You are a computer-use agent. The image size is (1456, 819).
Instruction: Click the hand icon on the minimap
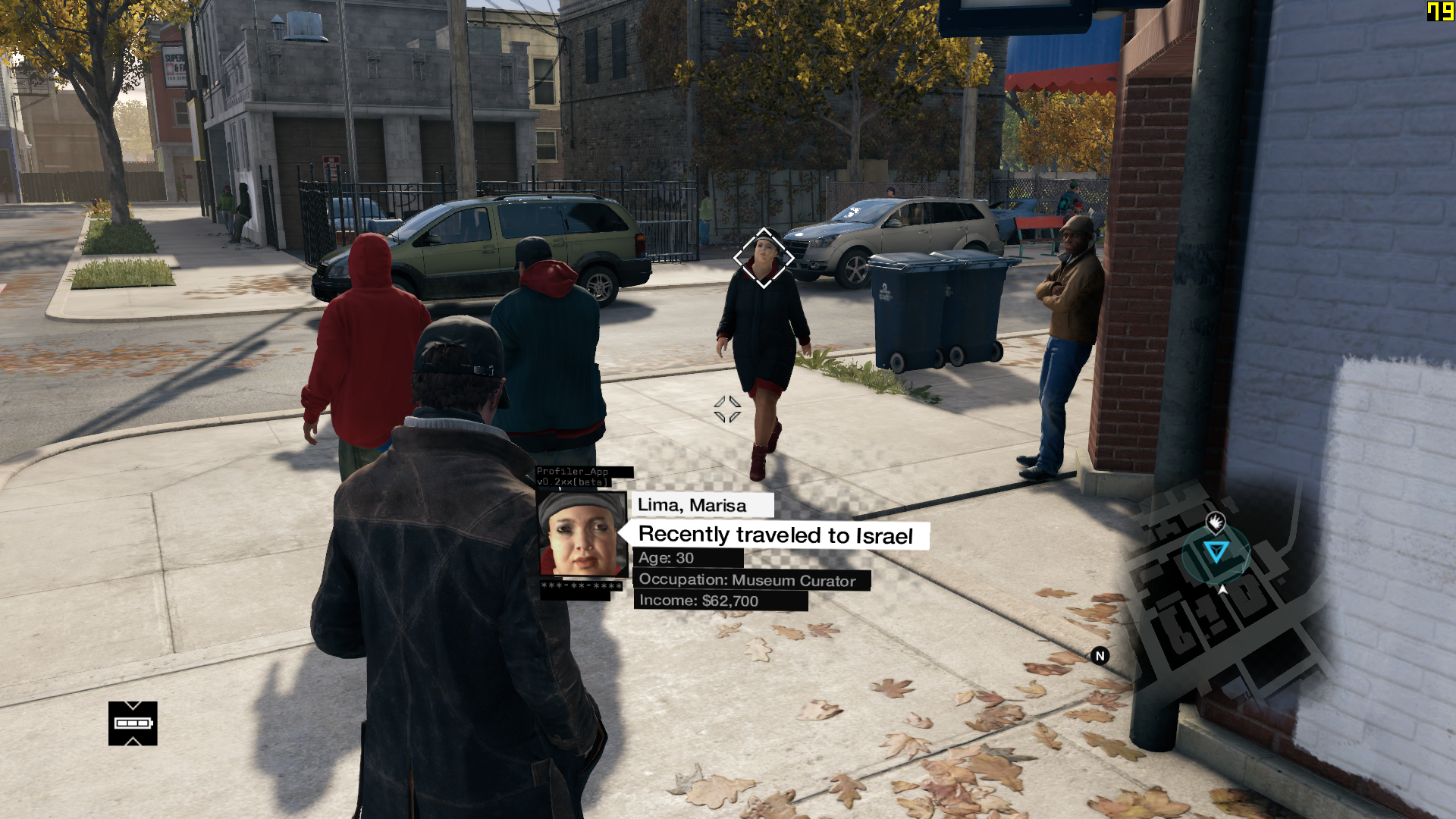(x=1216, y=522)
